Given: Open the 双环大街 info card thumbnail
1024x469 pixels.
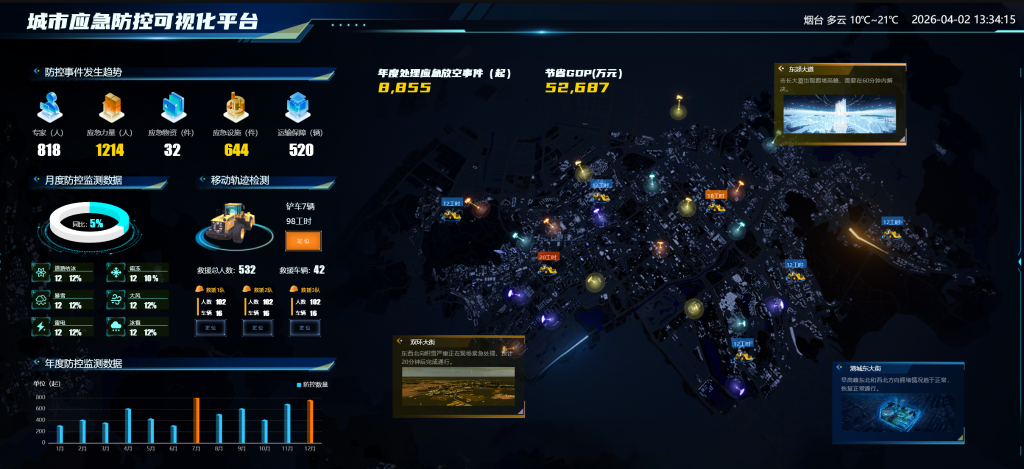Looking at the screenshot, I should tap(458, 385).
